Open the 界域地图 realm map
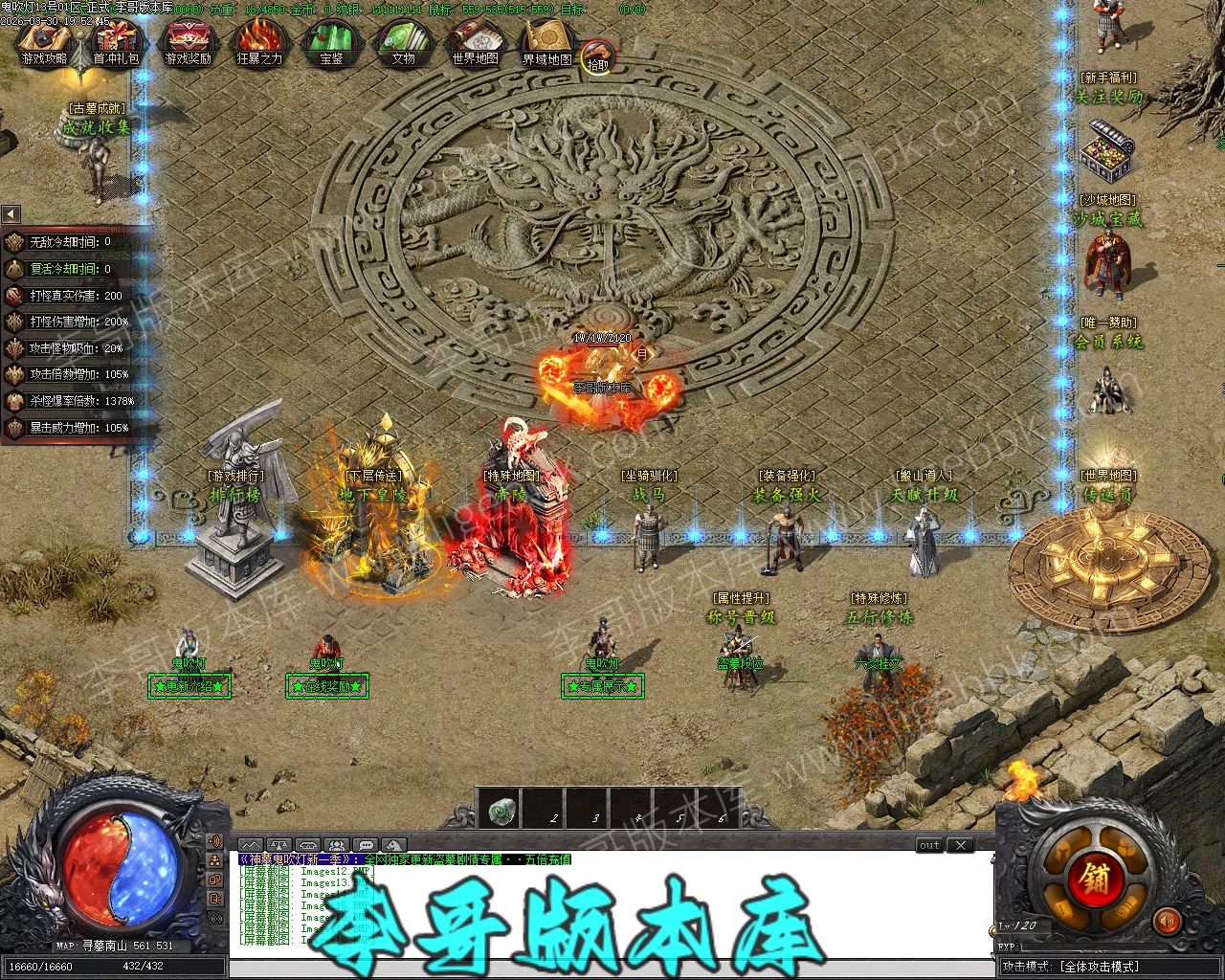The width and height of the screenshot is (1225, 980). tap(546, 44)
